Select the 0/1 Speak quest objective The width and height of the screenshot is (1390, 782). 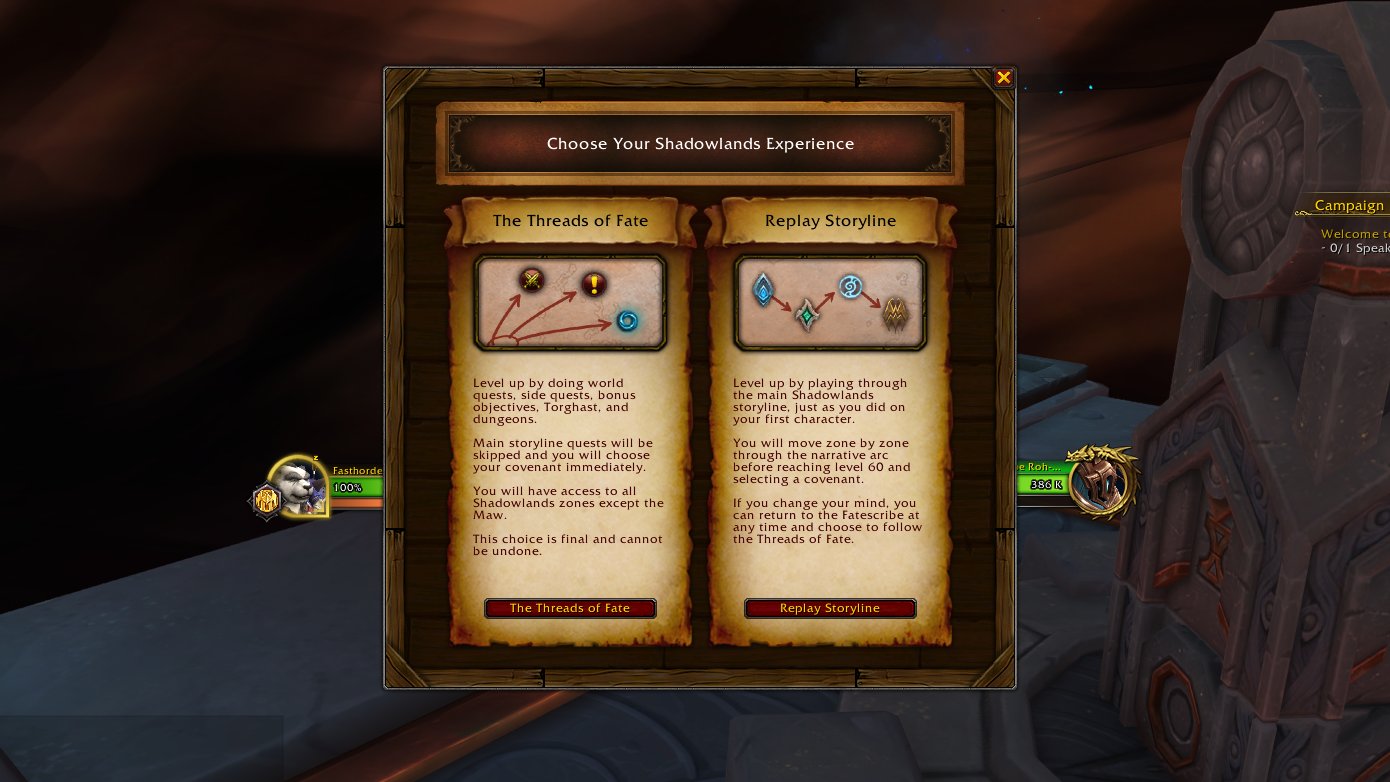1353,248
